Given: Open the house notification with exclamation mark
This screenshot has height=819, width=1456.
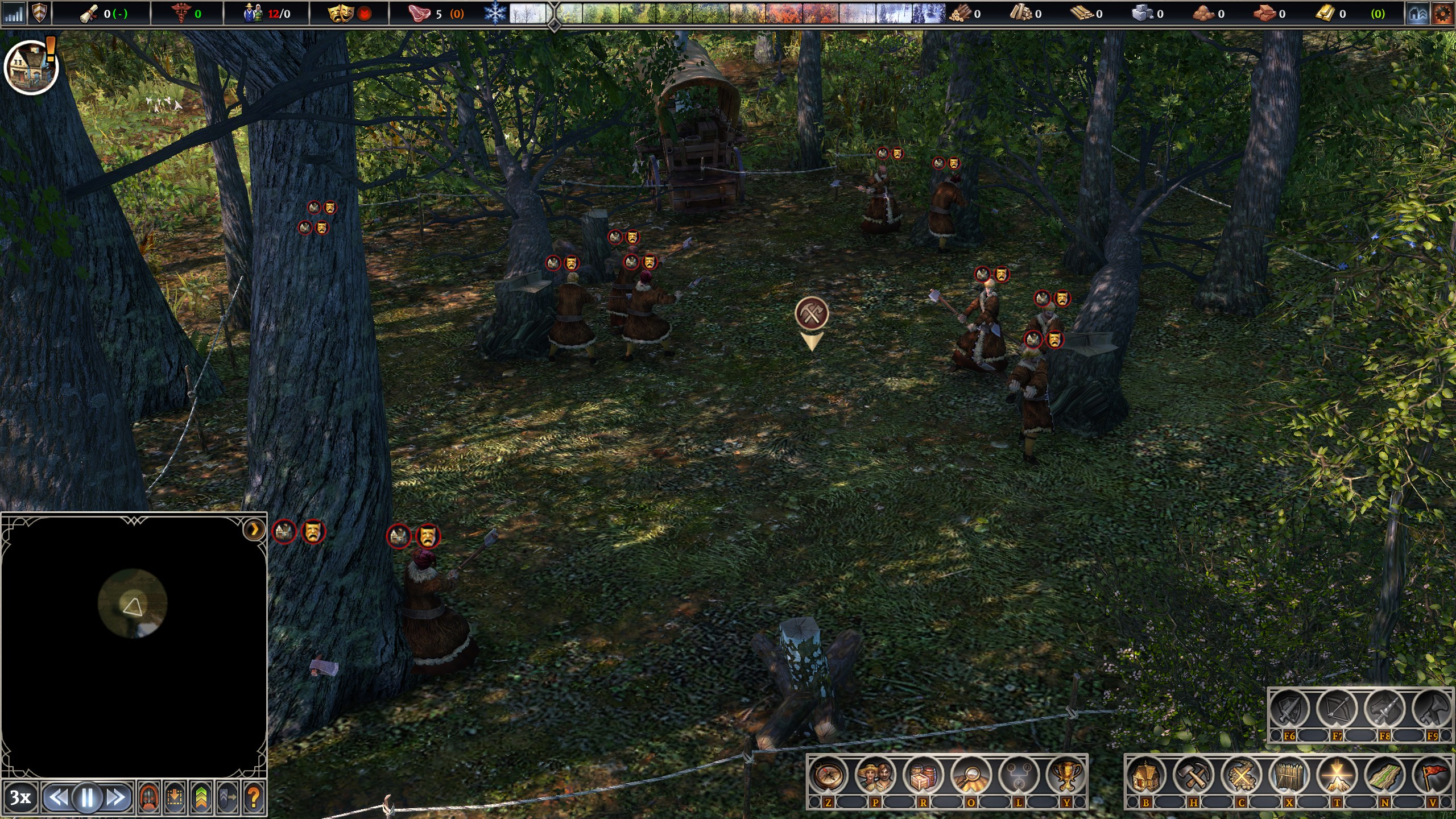Looking at the screenshot, I should tap(31, 67).
